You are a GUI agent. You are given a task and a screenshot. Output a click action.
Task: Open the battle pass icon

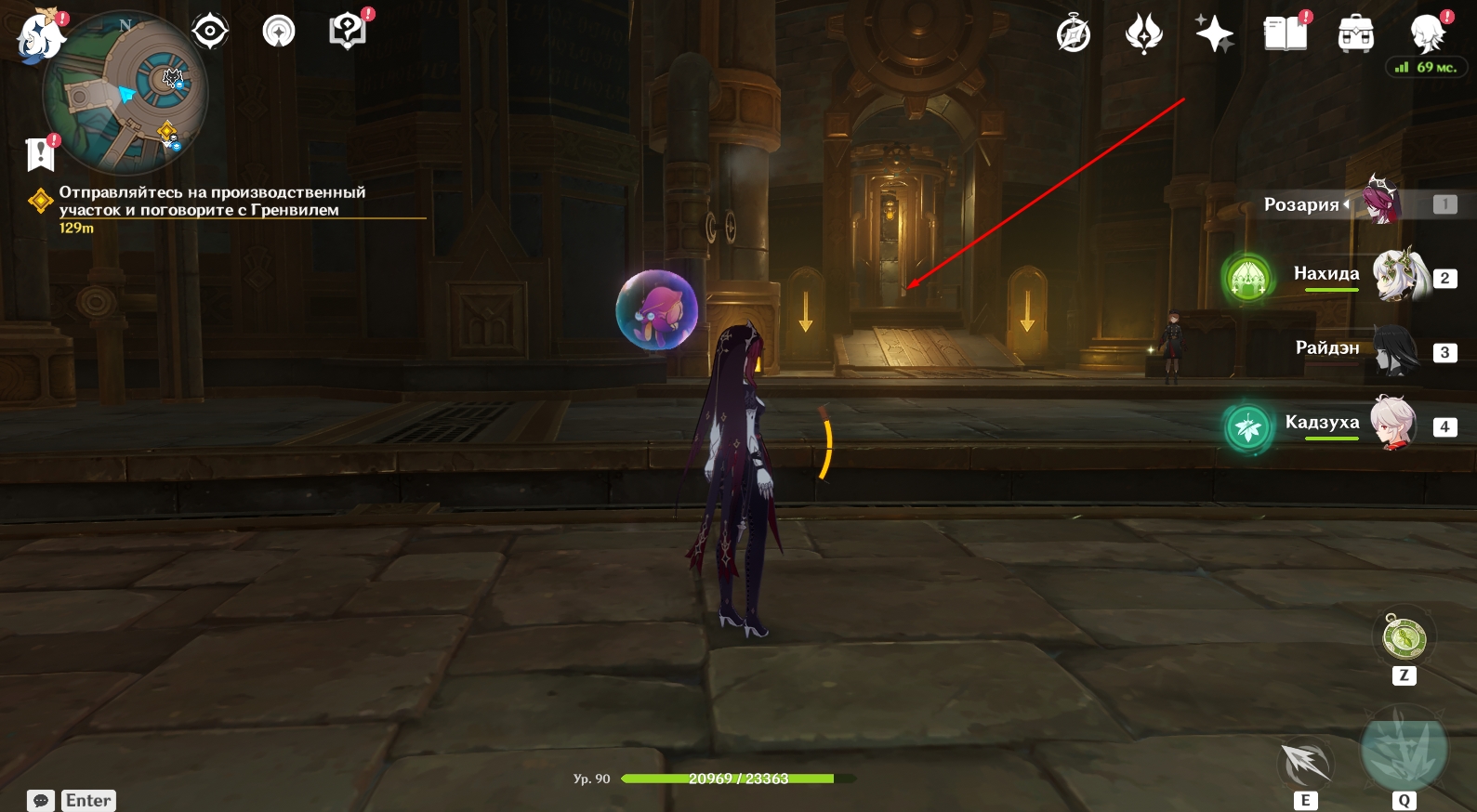[x=1143, y=35]
